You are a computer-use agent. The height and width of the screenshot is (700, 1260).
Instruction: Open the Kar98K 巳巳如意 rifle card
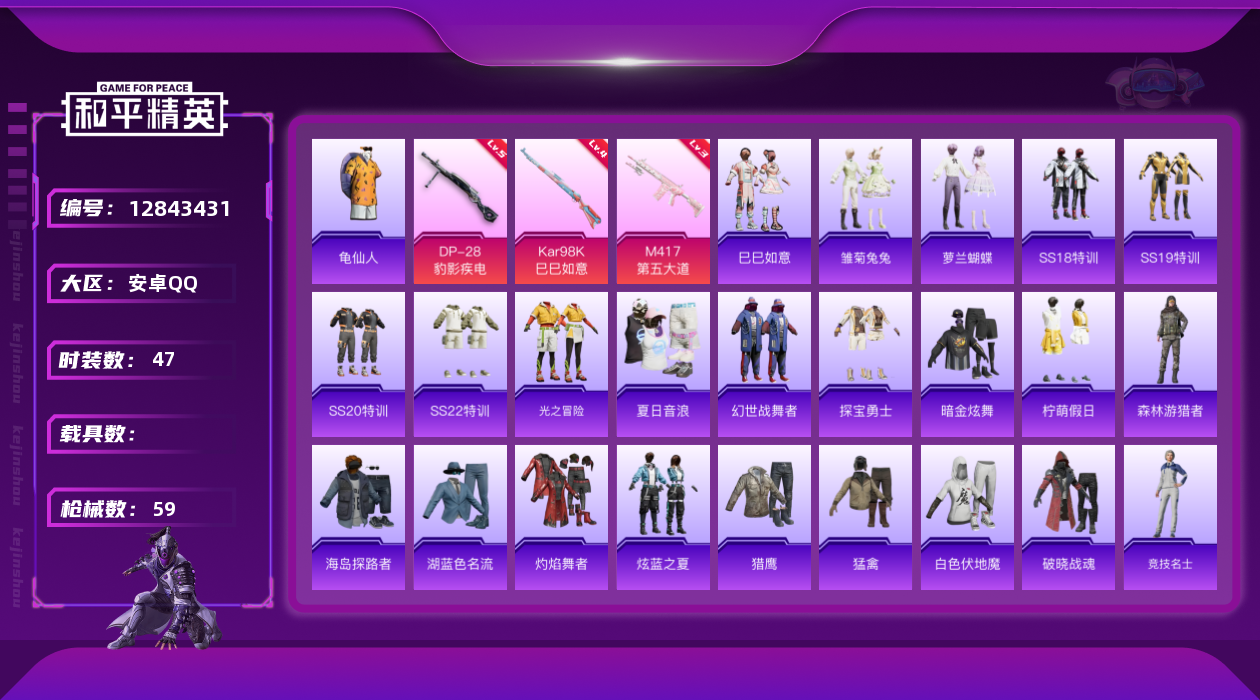point(561,211)
